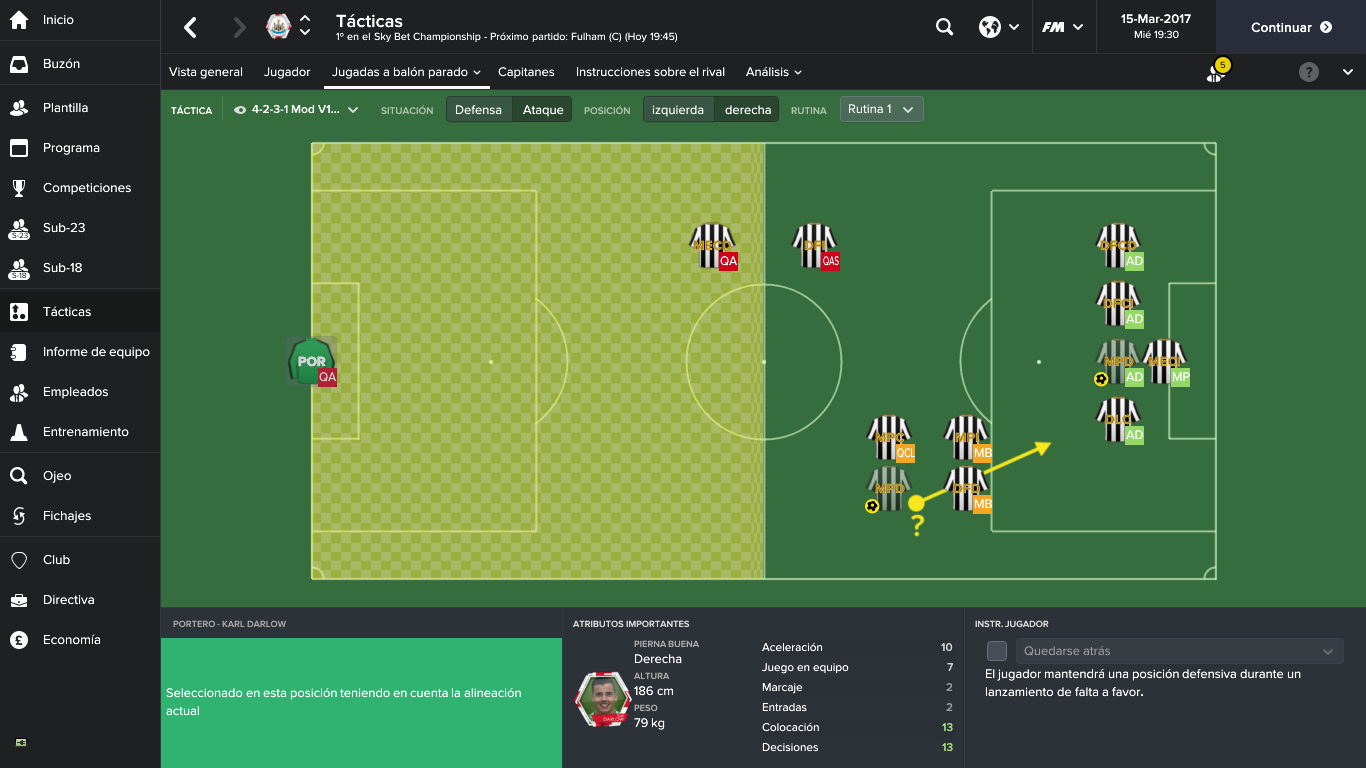
Task: Open the Buzón inbox menu
Action: 61,64
